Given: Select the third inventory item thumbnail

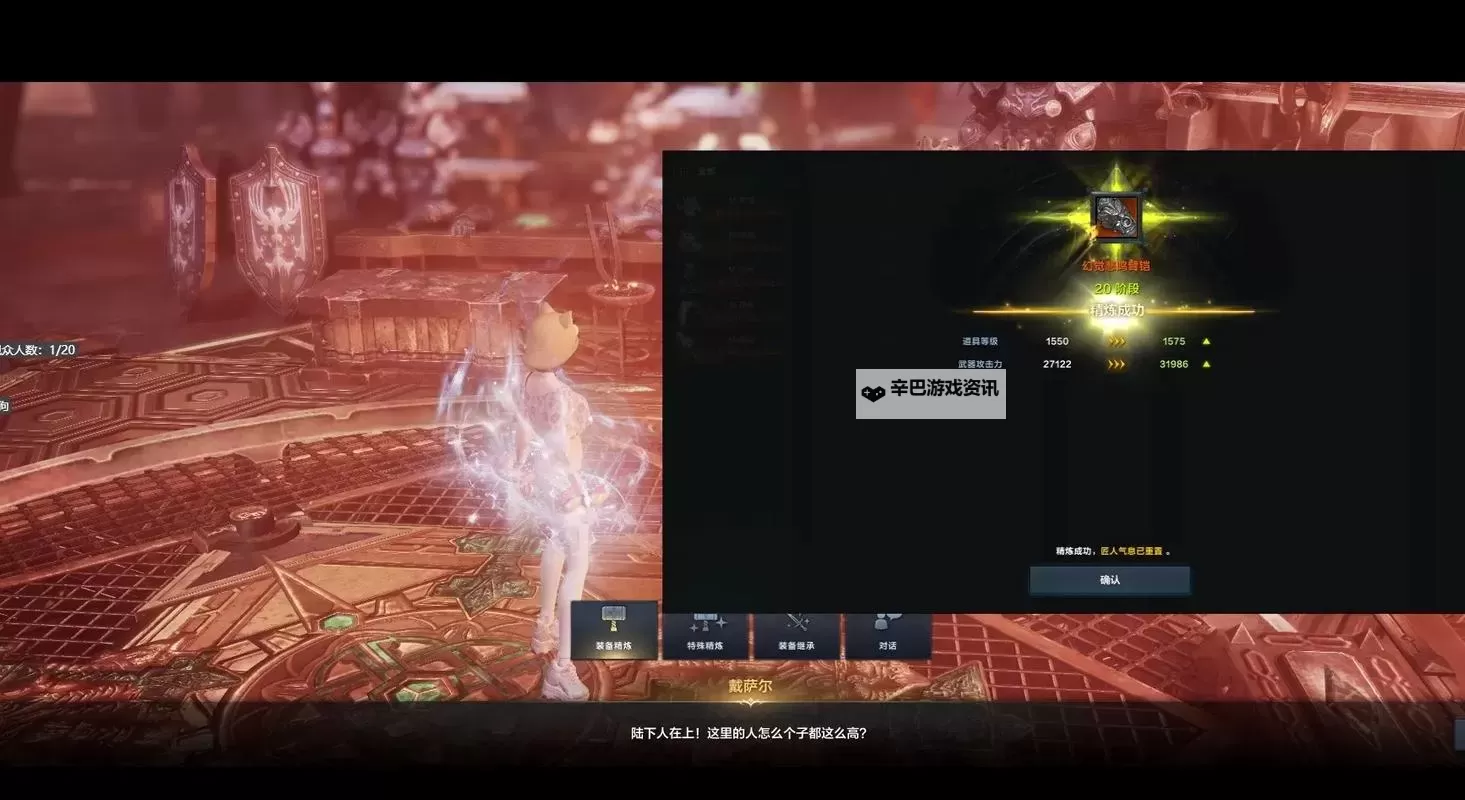Looking at the screenshot, I should [x=690, y=270].
